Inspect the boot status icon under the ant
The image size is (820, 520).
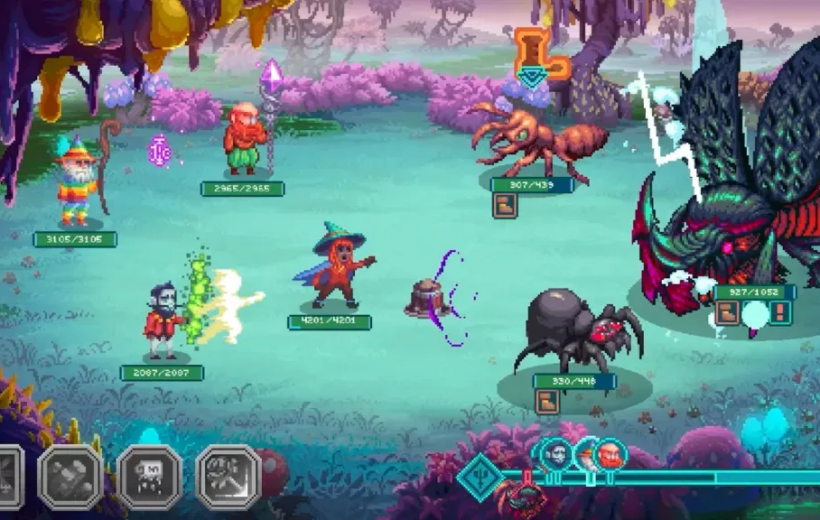click(x=506, y=205)
